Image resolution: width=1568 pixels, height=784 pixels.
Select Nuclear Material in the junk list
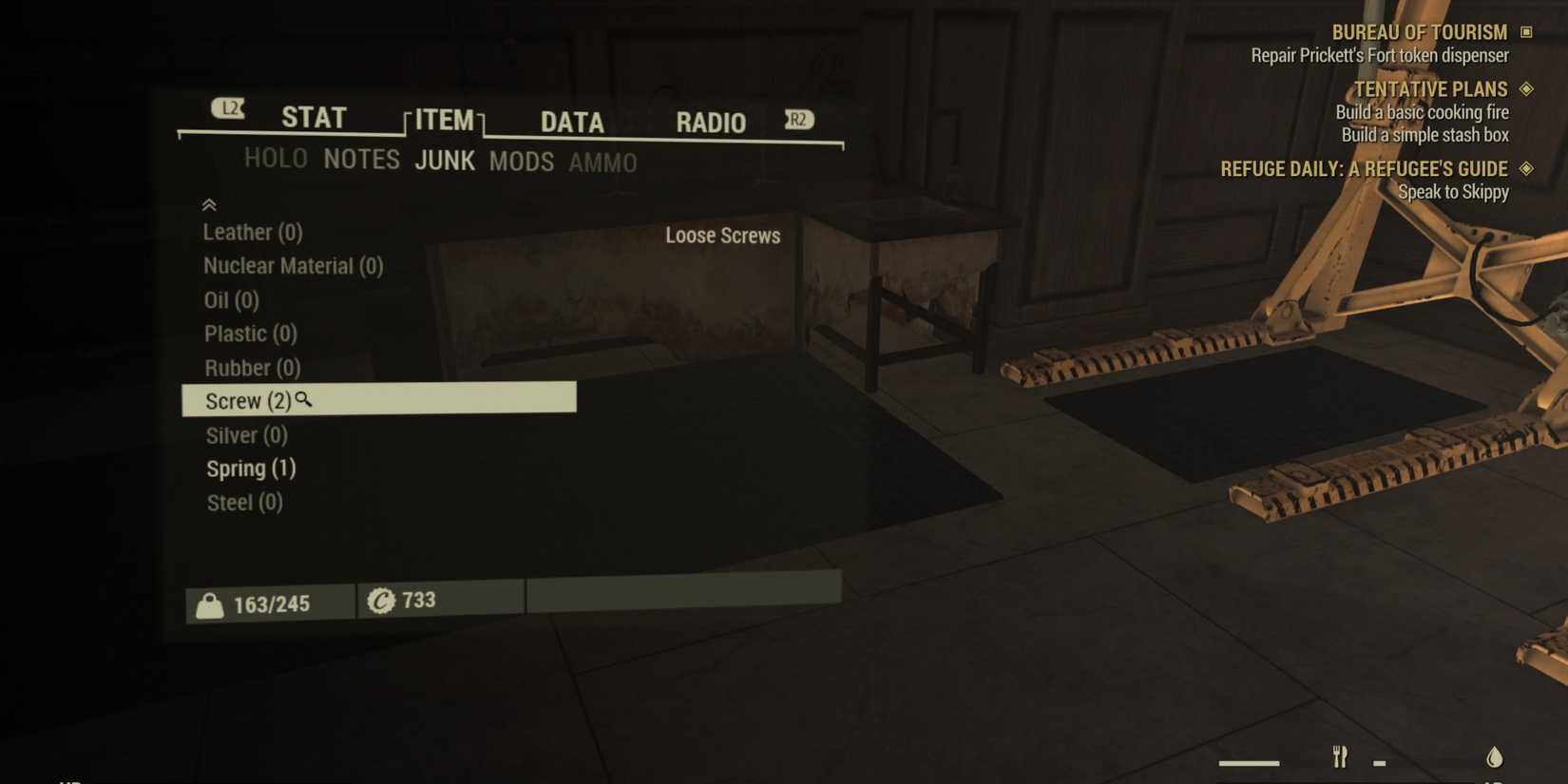coord(293,266)
